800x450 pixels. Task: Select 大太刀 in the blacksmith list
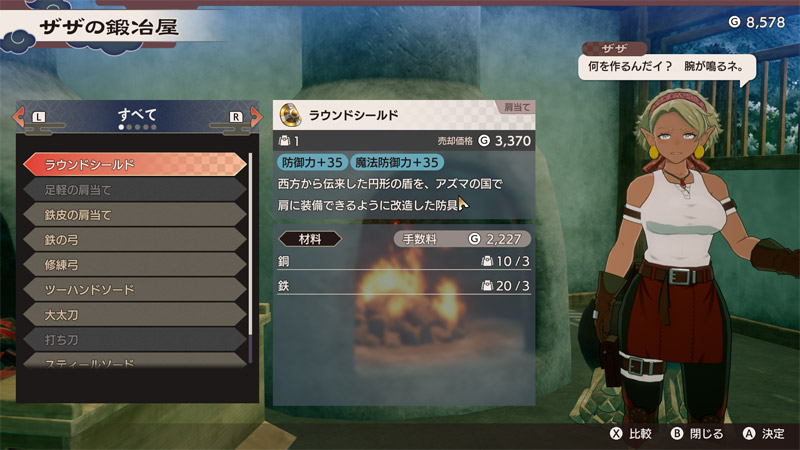tap(133, 314)
